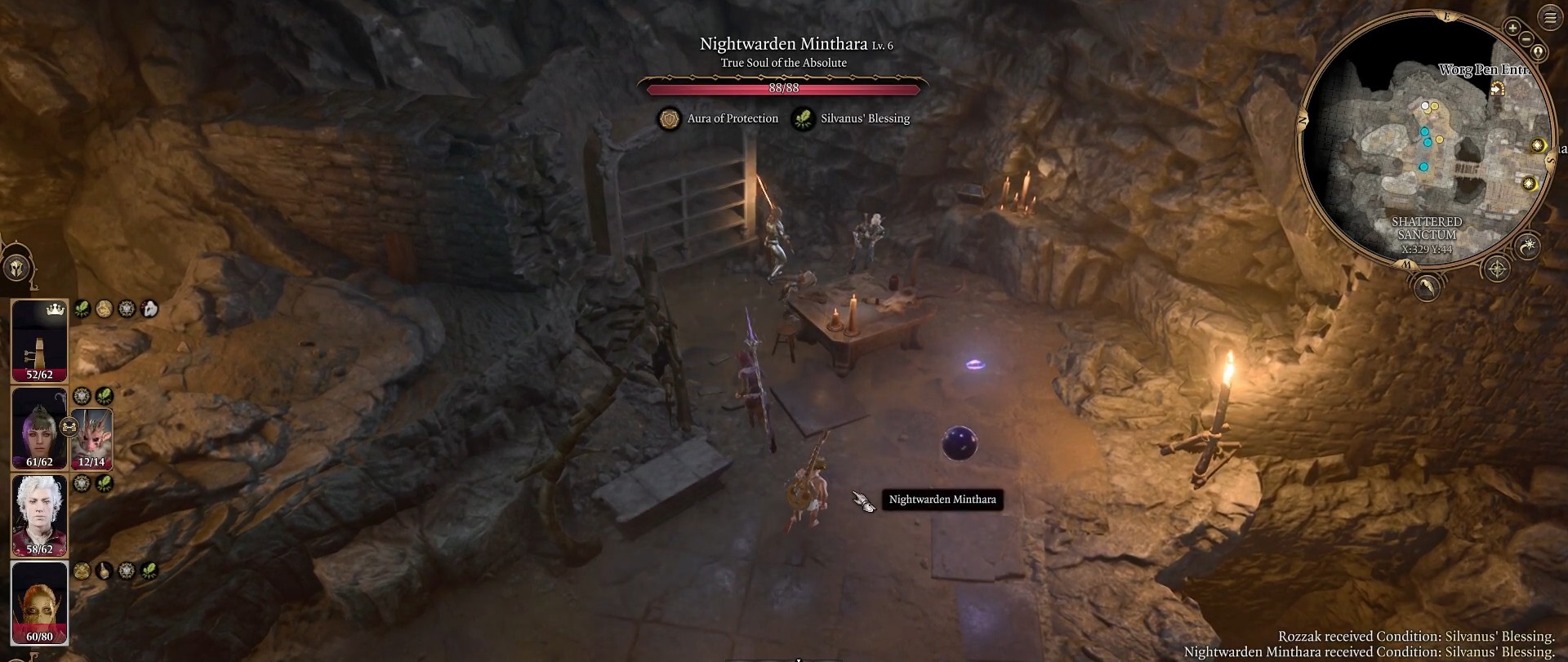Click the compass star button near minimap

pos(1497,269)
